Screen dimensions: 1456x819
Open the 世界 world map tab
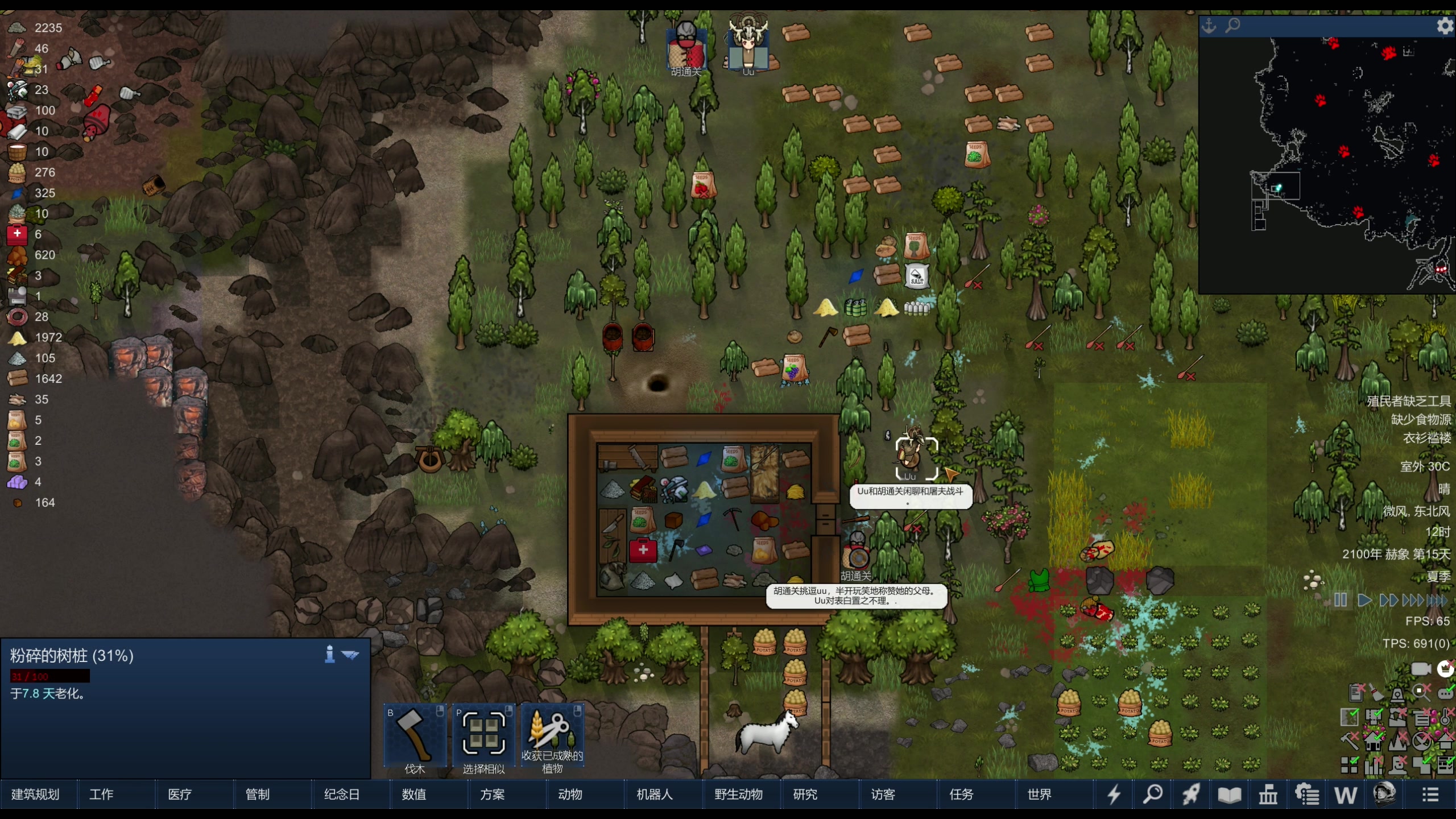pos(1039,795)
